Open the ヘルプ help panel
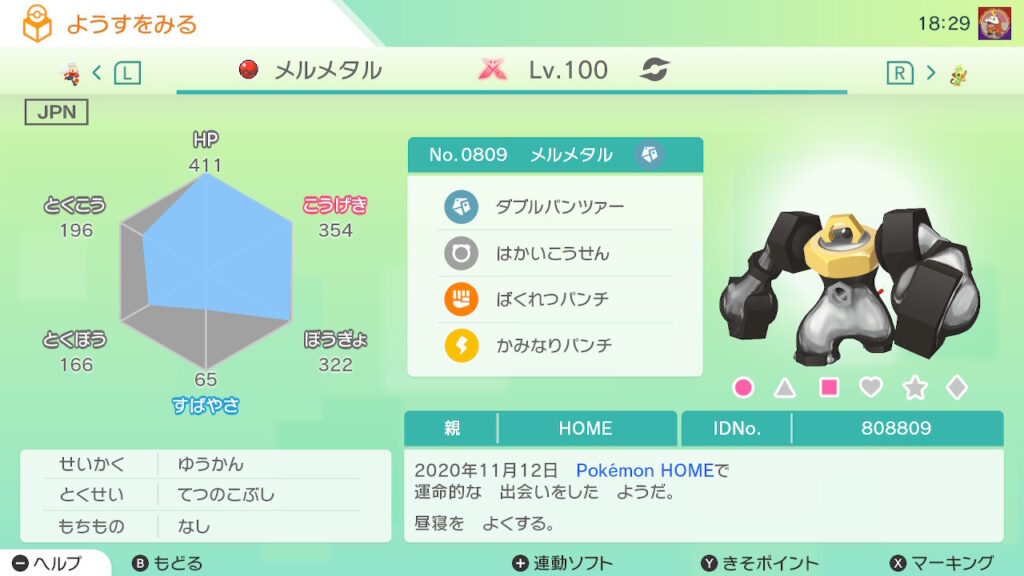 tap(50, 563)
